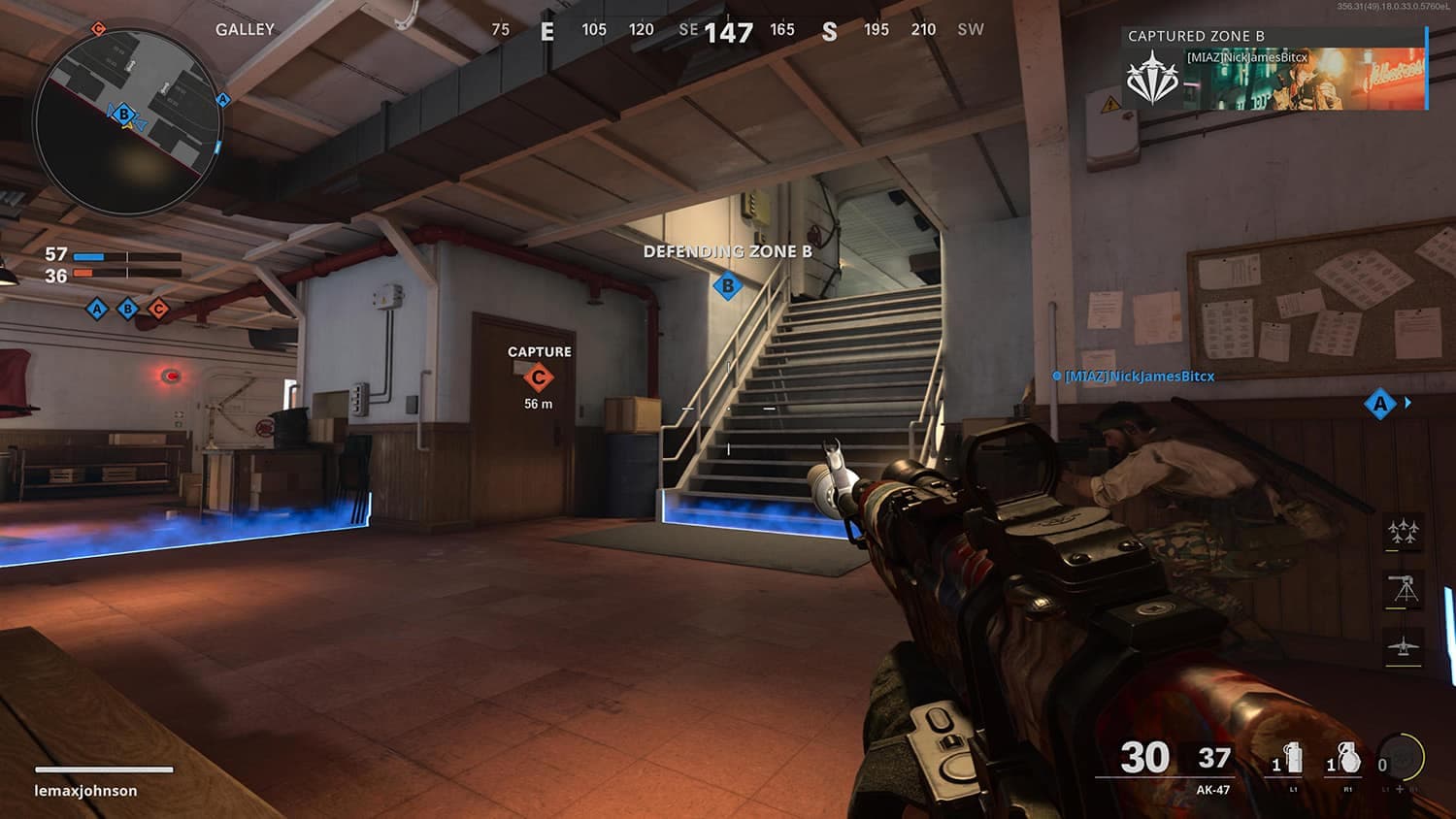Activate the jet formation scorestreak
This screenshot has height=819, width=1456.
(1403, 532)
